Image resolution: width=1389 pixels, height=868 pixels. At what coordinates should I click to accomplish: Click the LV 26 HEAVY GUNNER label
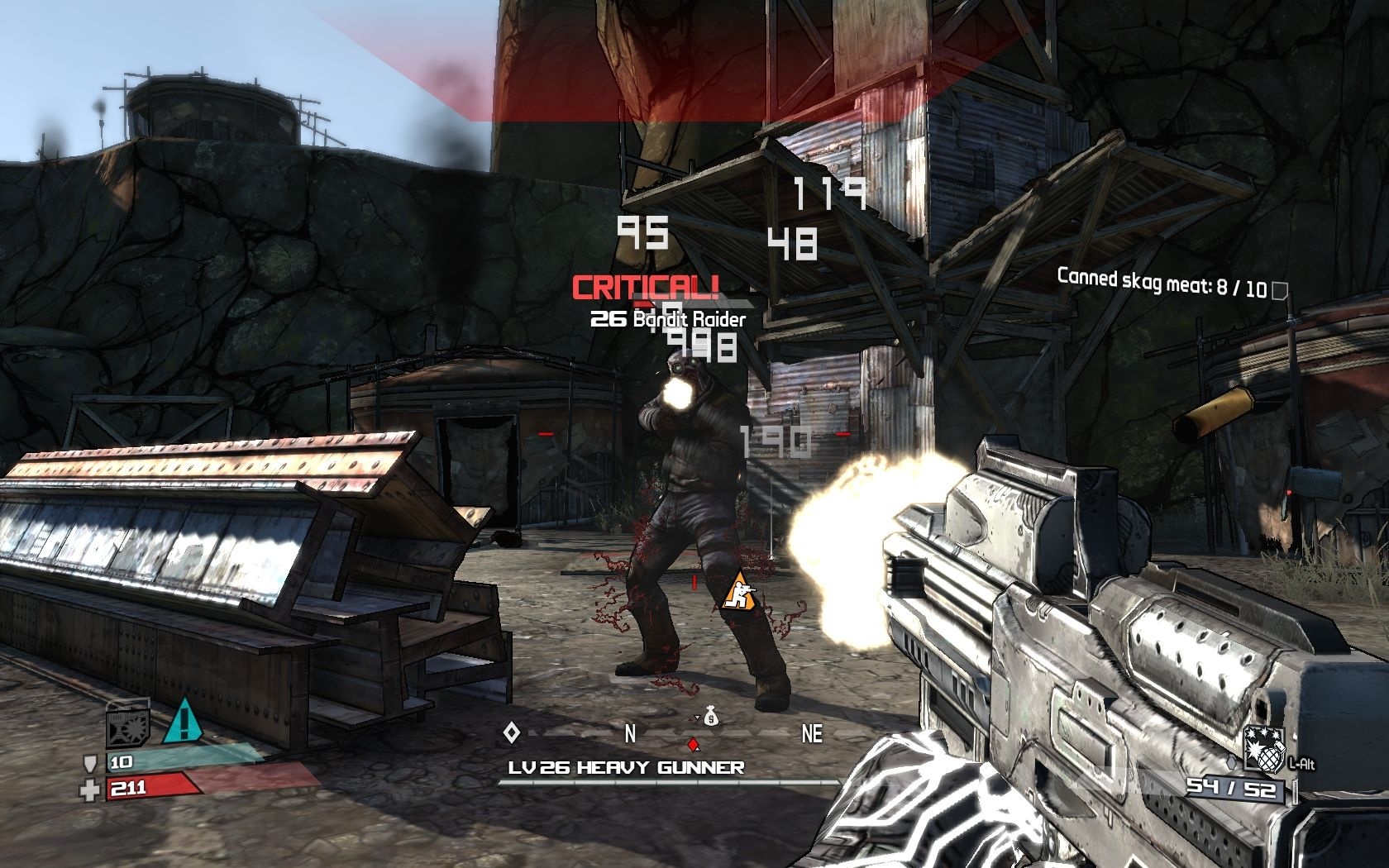pyautogui.click(x=624, y=767)
